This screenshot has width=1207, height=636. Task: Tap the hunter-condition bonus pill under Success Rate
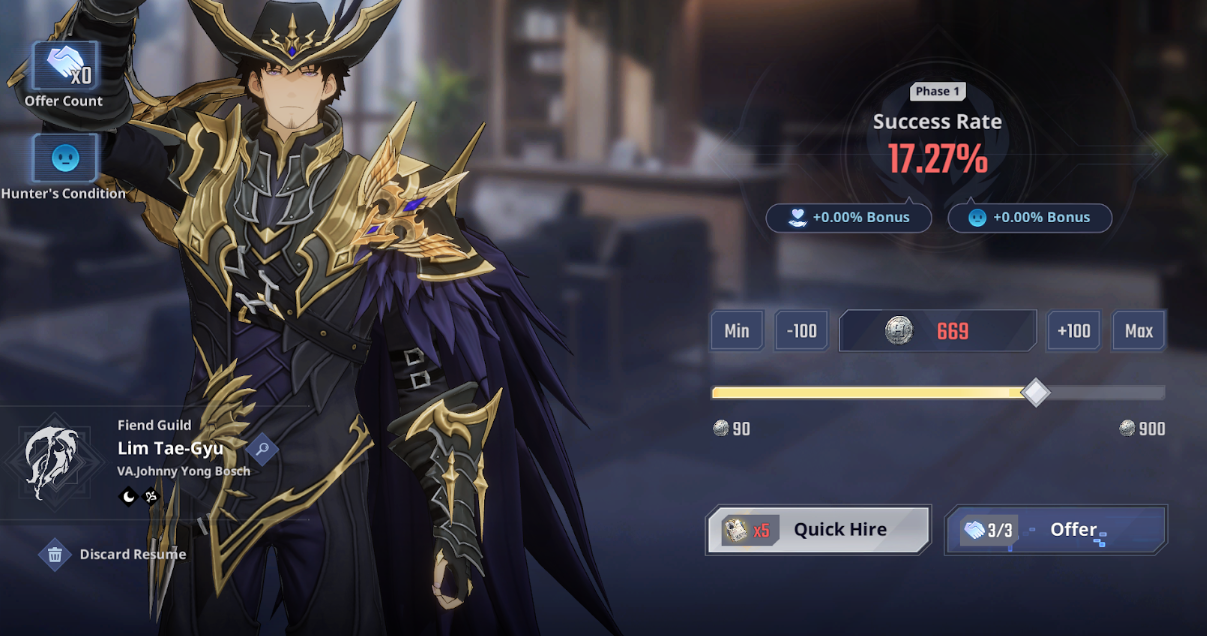pos(1029,217)
